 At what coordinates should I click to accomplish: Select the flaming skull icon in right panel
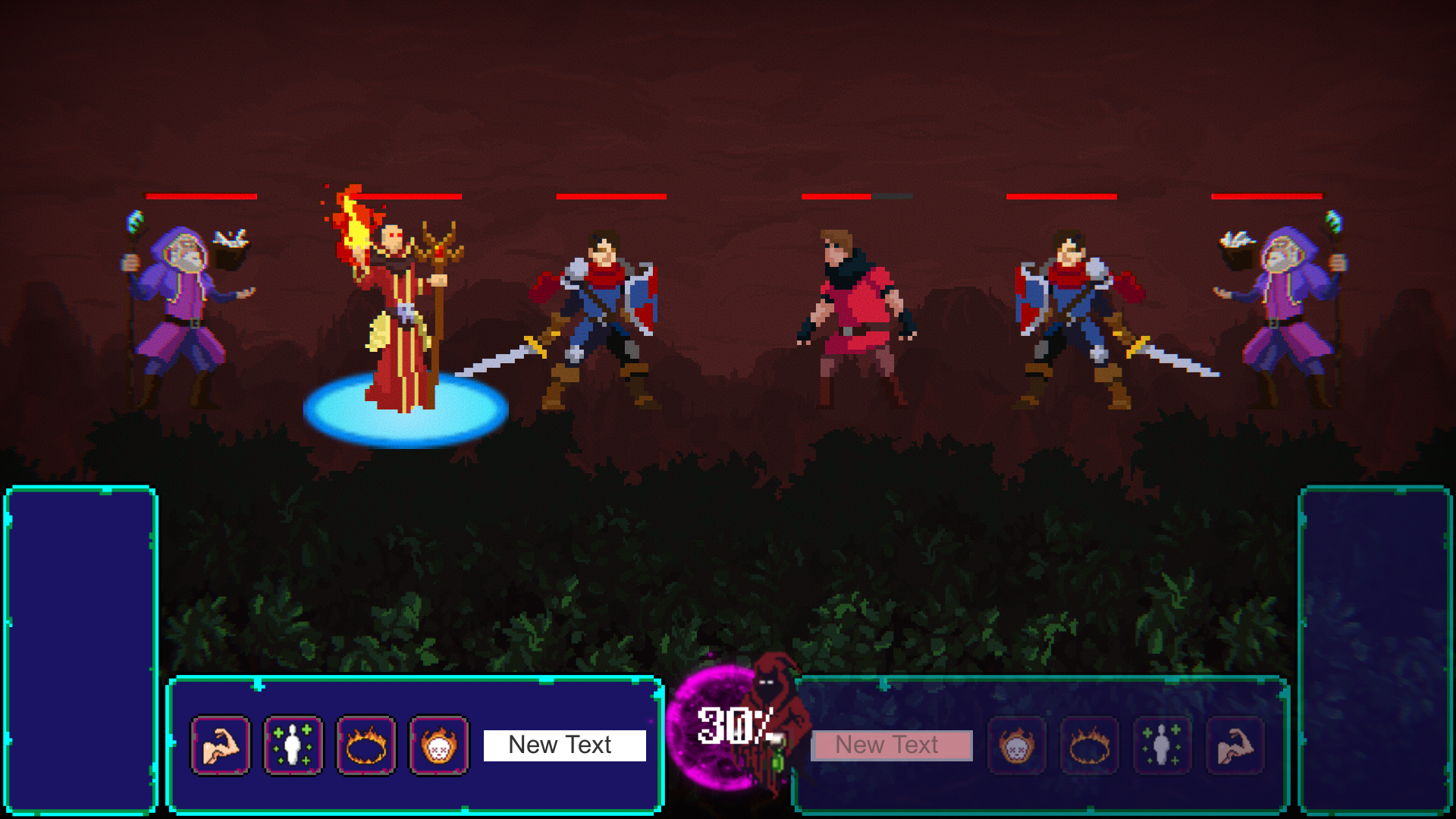point(1017,745)
